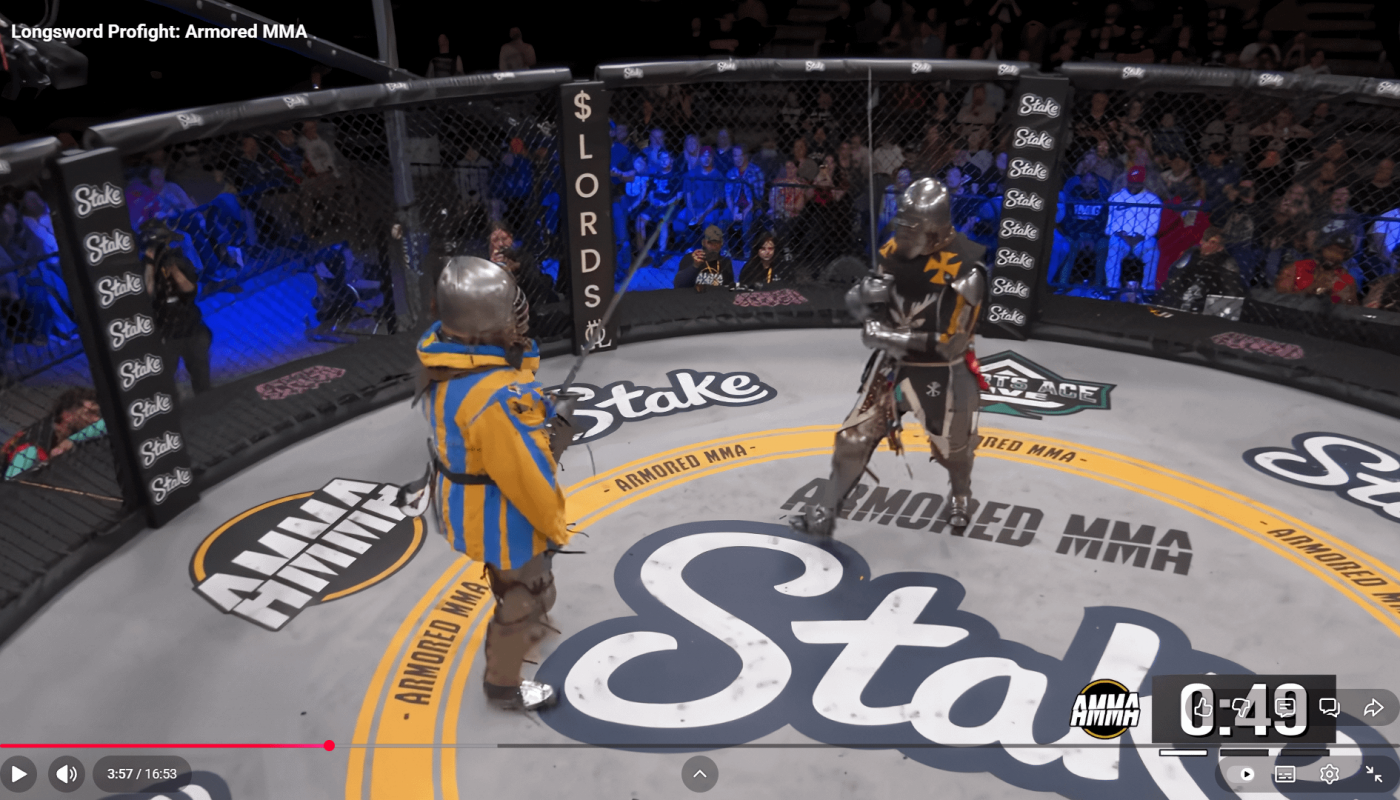Dislike the video with the thumbs-down icon
The height and width of the screenshot is (800, 1400).
coord(1243,707)
